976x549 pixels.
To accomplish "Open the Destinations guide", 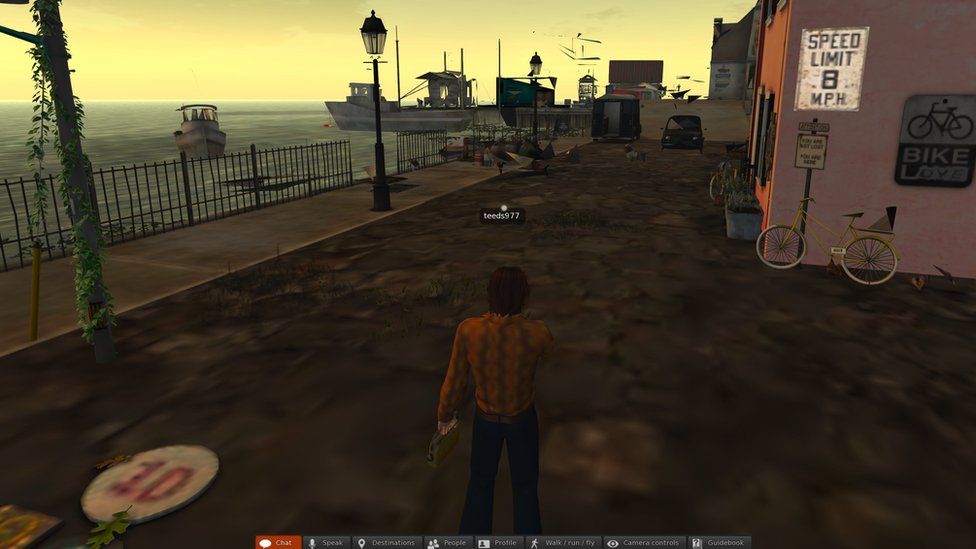I will coord(387,542).
